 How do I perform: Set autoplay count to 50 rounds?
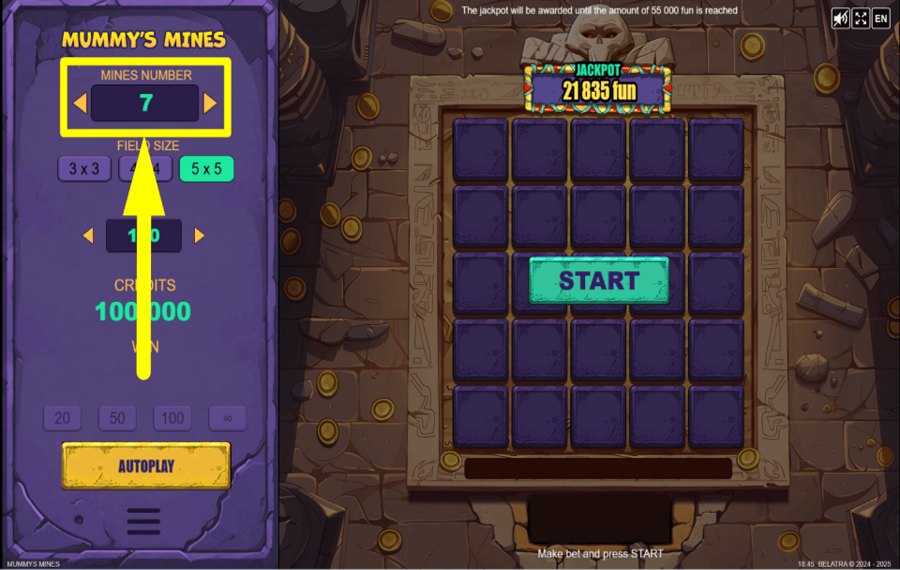pyautogui.click(x=117, y=418)
